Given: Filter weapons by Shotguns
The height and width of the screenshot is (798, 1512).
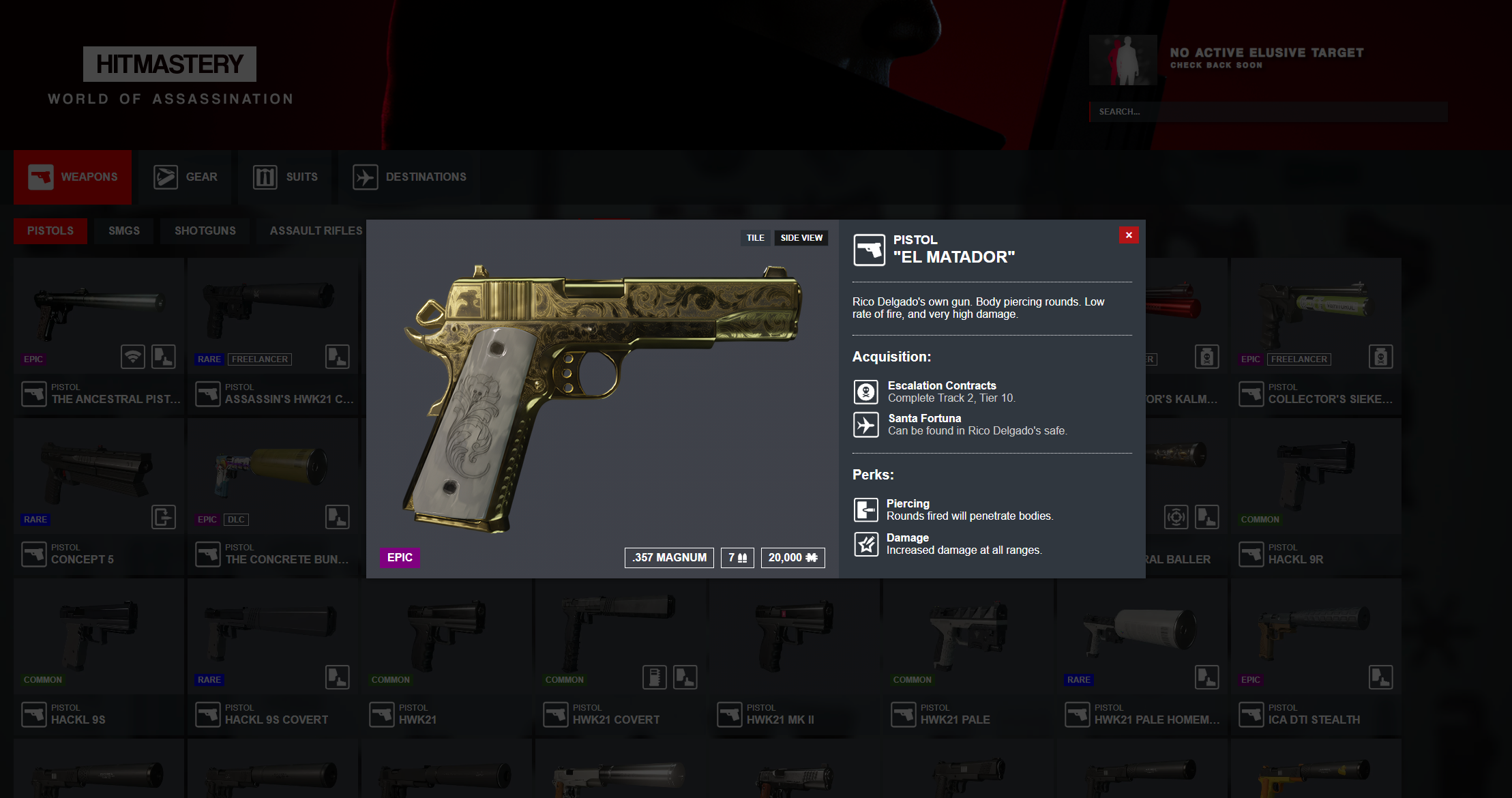Looking at the screenshot, I should pos(205,231).
